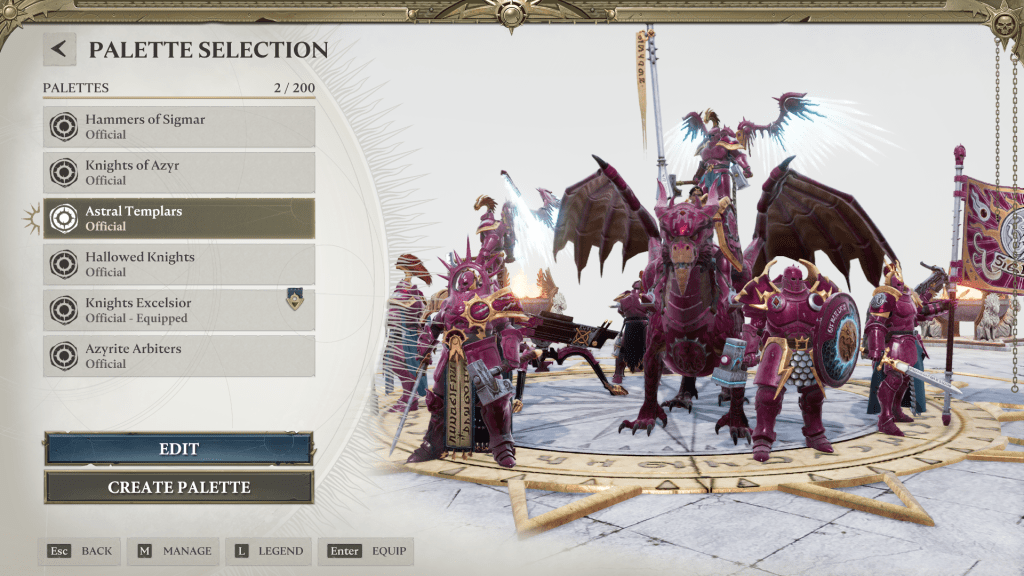
Task: Pick the Astral Templars palette
Action: [179, 219]
